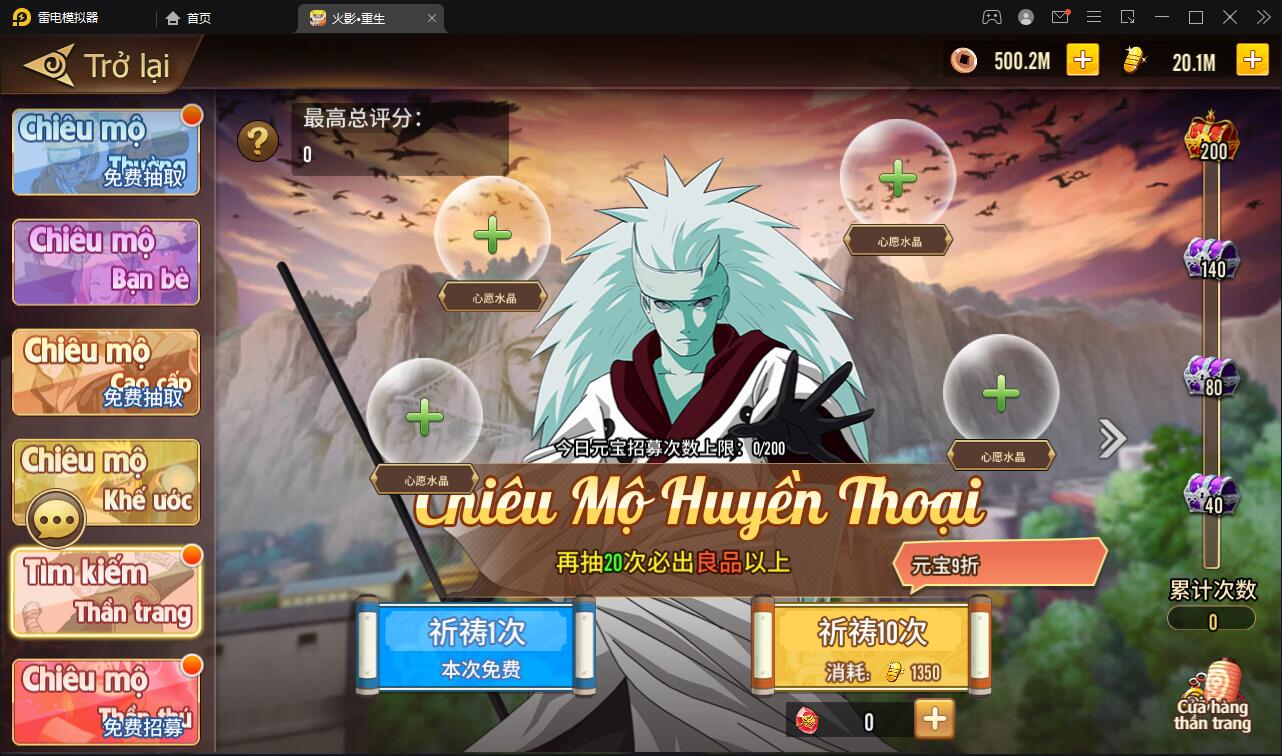Image resolution: width=1282 pixels, height=756 pixels.
Task: Open the help question mark icon
Action: pos(256,140)
